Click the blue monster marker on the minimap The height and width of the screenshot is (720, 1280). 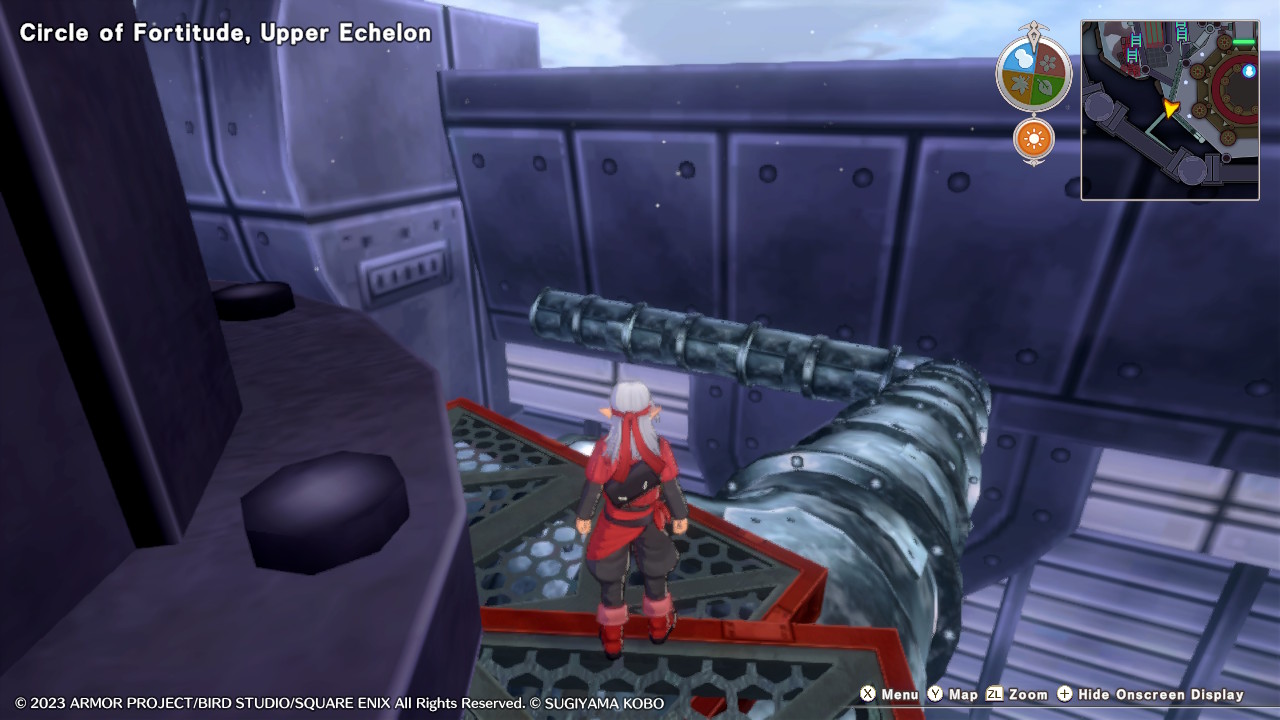1248,71
